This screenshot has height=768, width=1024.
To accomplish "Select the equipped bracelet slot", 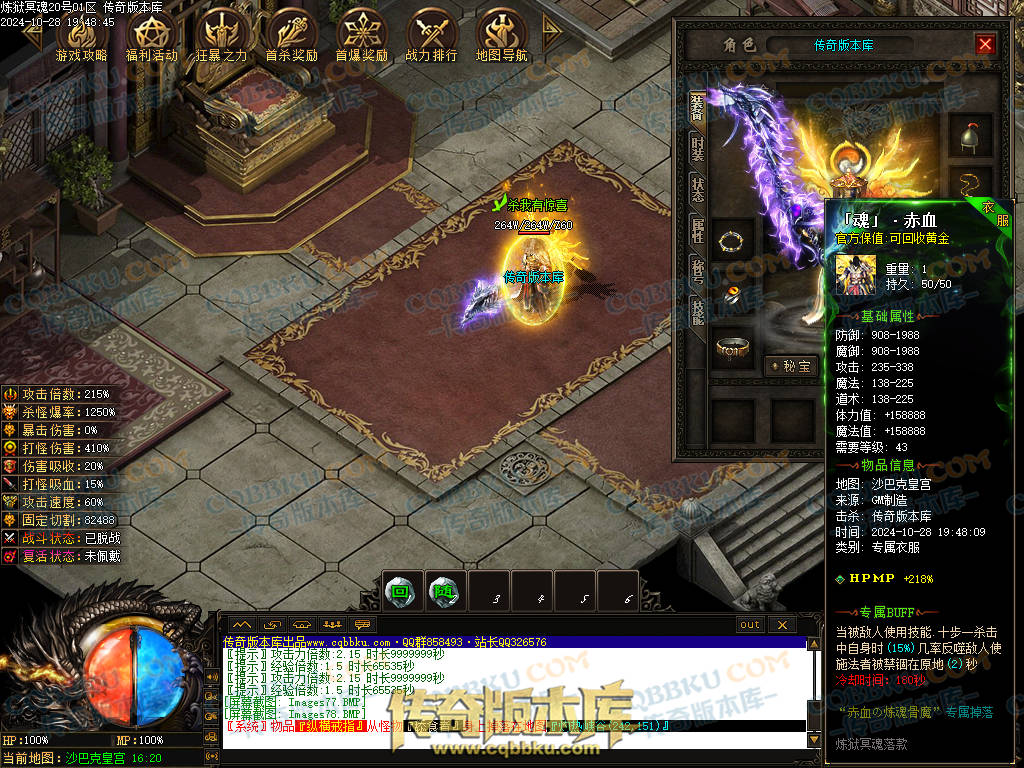I will tap(735, 241).
